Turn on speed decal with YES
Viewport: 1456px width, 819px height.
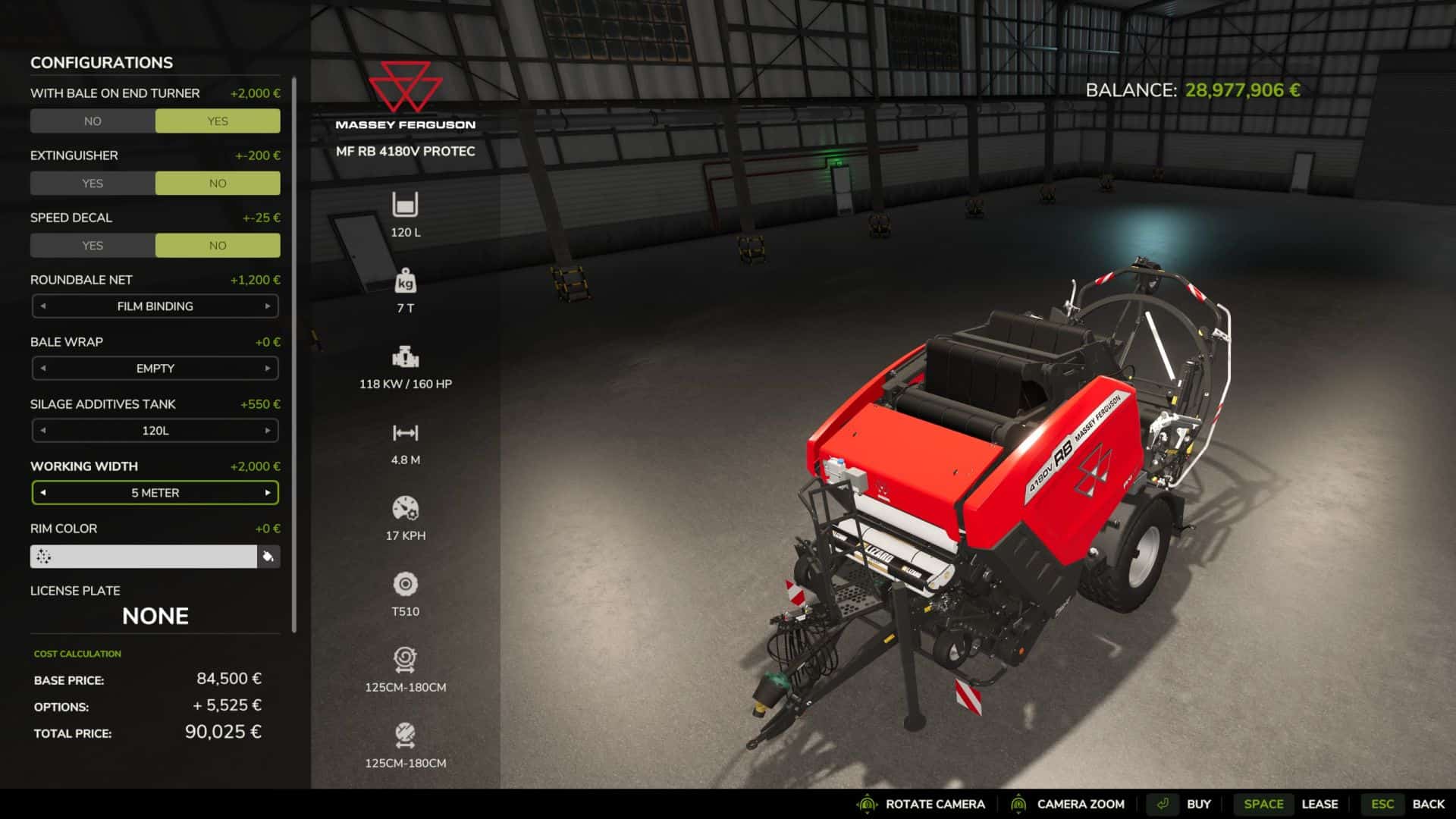click(93, 246)
